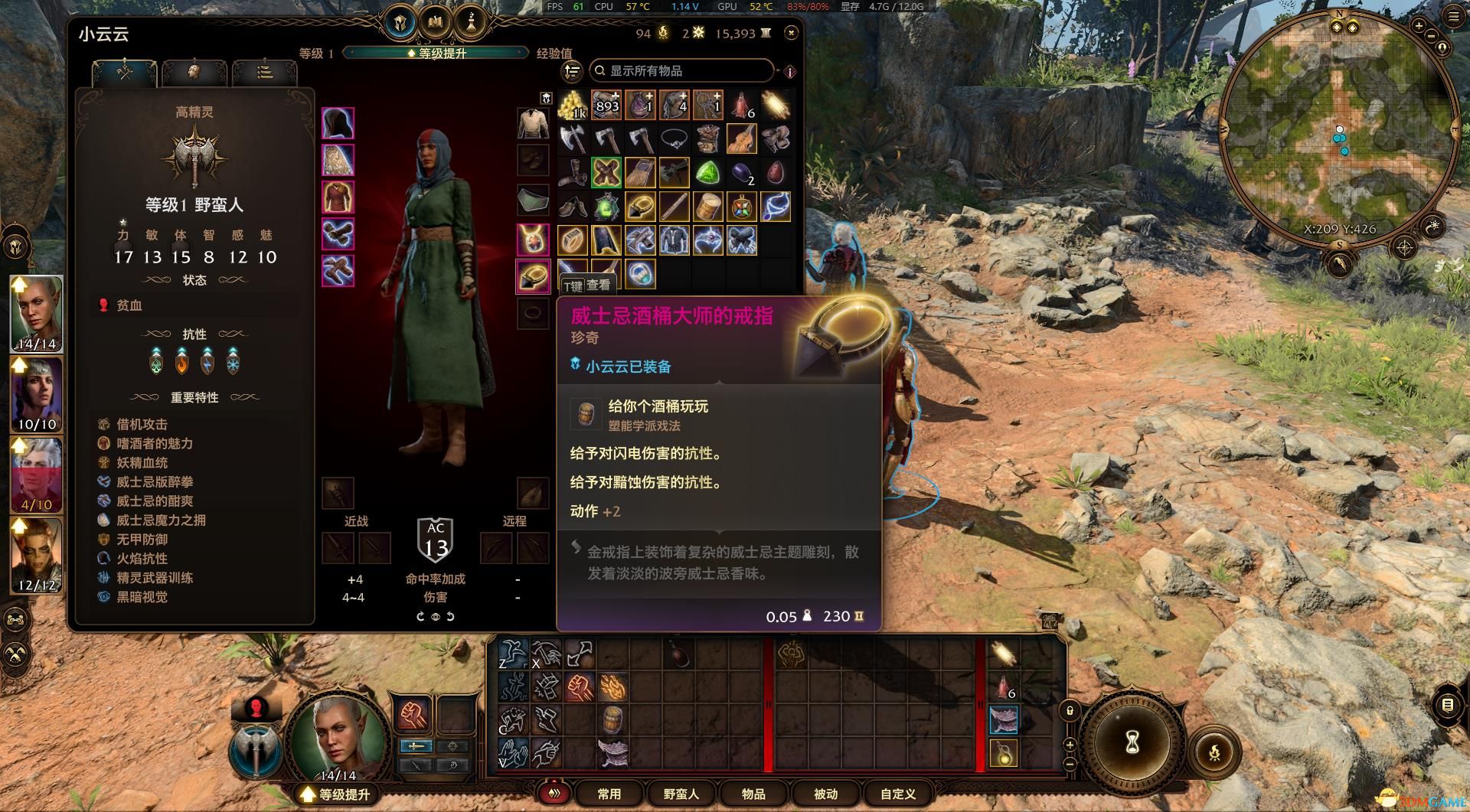Image resolution: width=1470 pixels, height=812 pixels.
Task: Close the character inventory panel
Action: [x=791, y=32]
